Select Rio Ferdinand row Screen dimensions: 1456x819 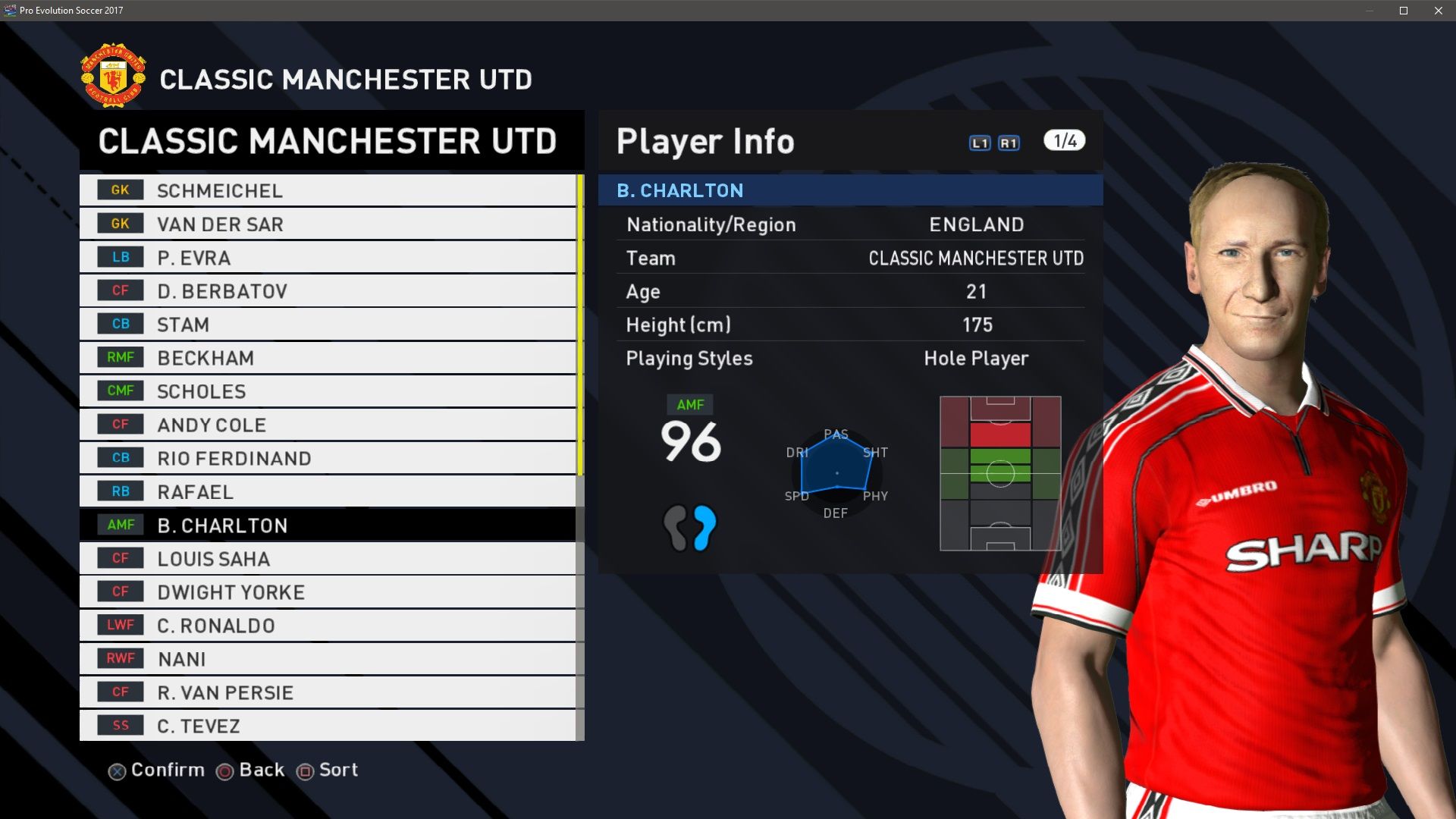point(327,458)
